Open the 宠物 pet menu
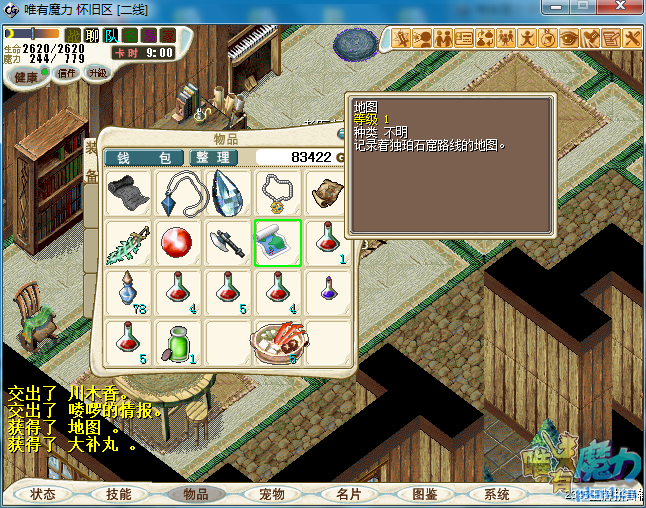646x508 pixels. [271, 494]
